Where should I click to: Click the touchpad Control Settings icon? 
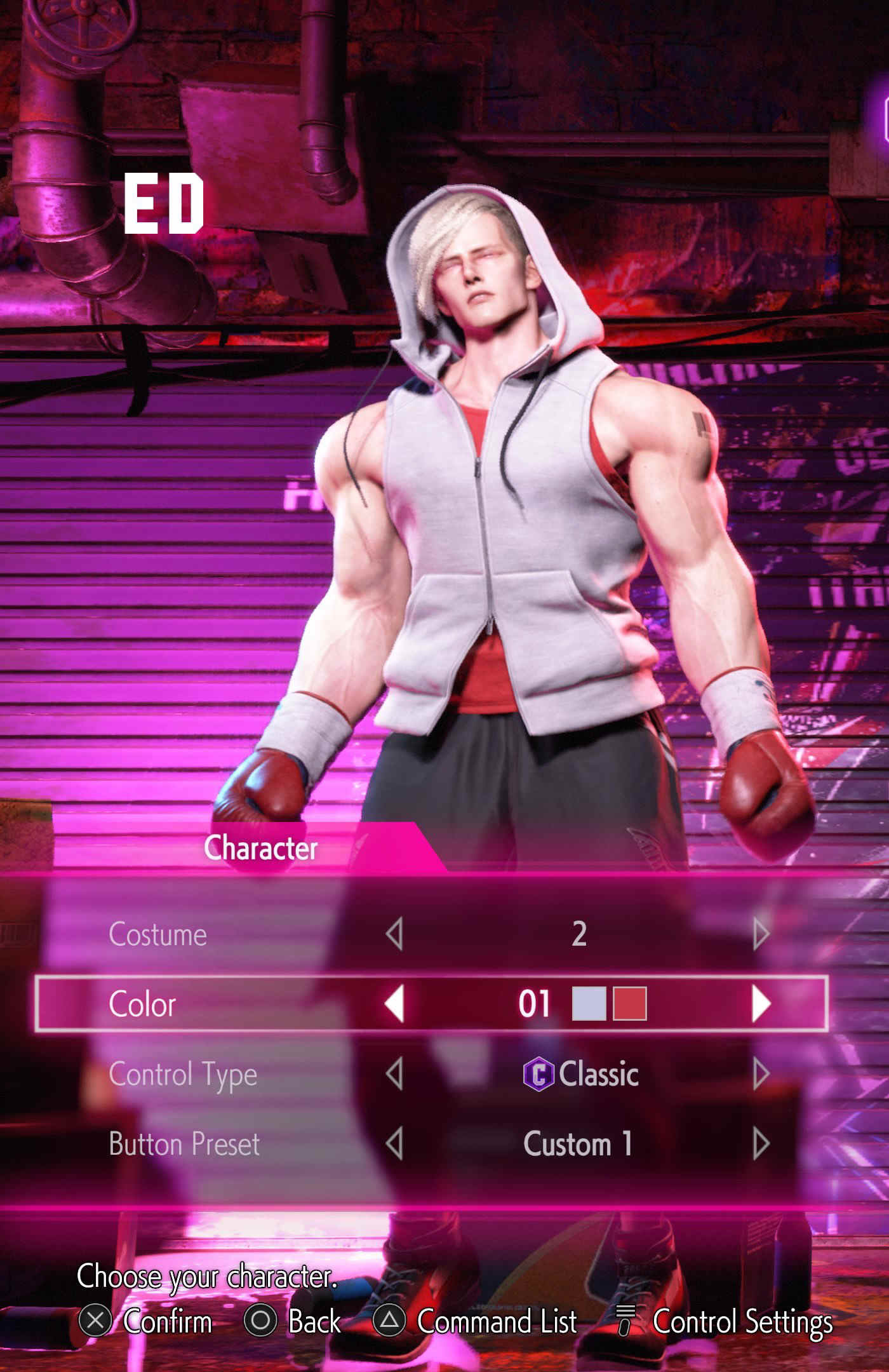(625, 1321)
